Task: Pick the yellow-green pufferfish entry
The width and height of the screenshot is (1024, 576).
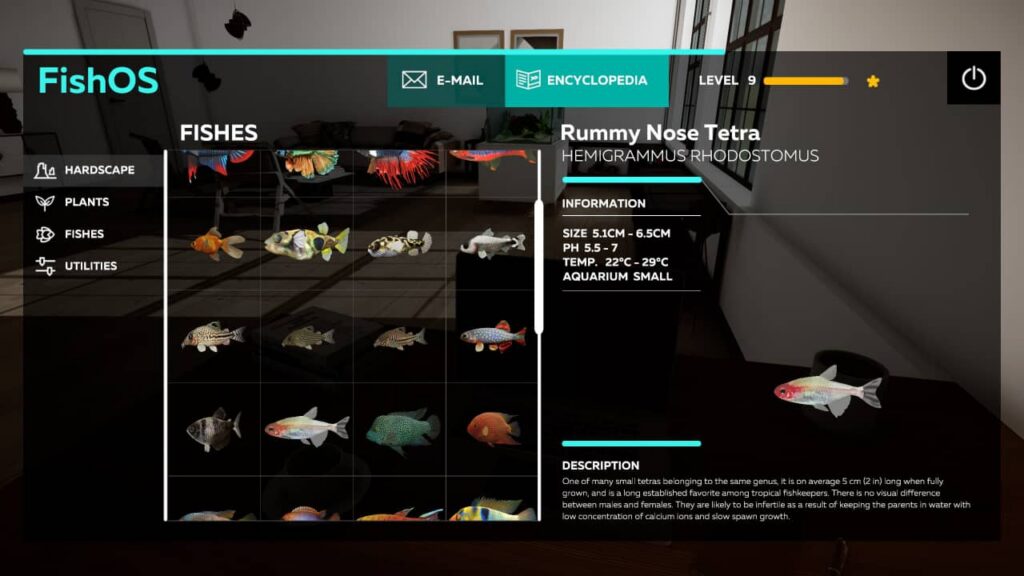Action: tap(306, 241)
